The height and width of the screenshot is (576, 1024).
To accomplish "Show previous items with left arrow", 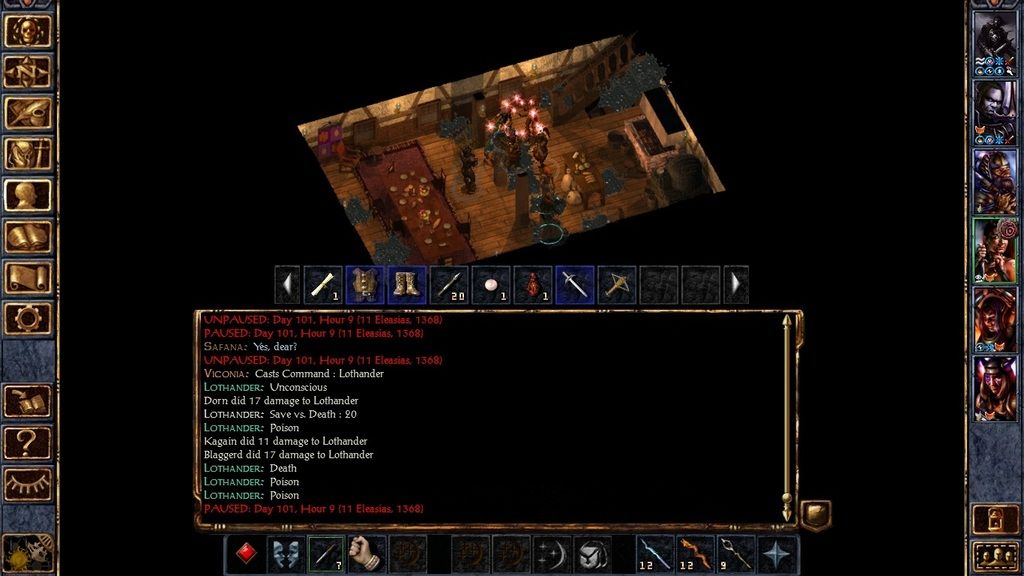I will [x=288, y=285].
